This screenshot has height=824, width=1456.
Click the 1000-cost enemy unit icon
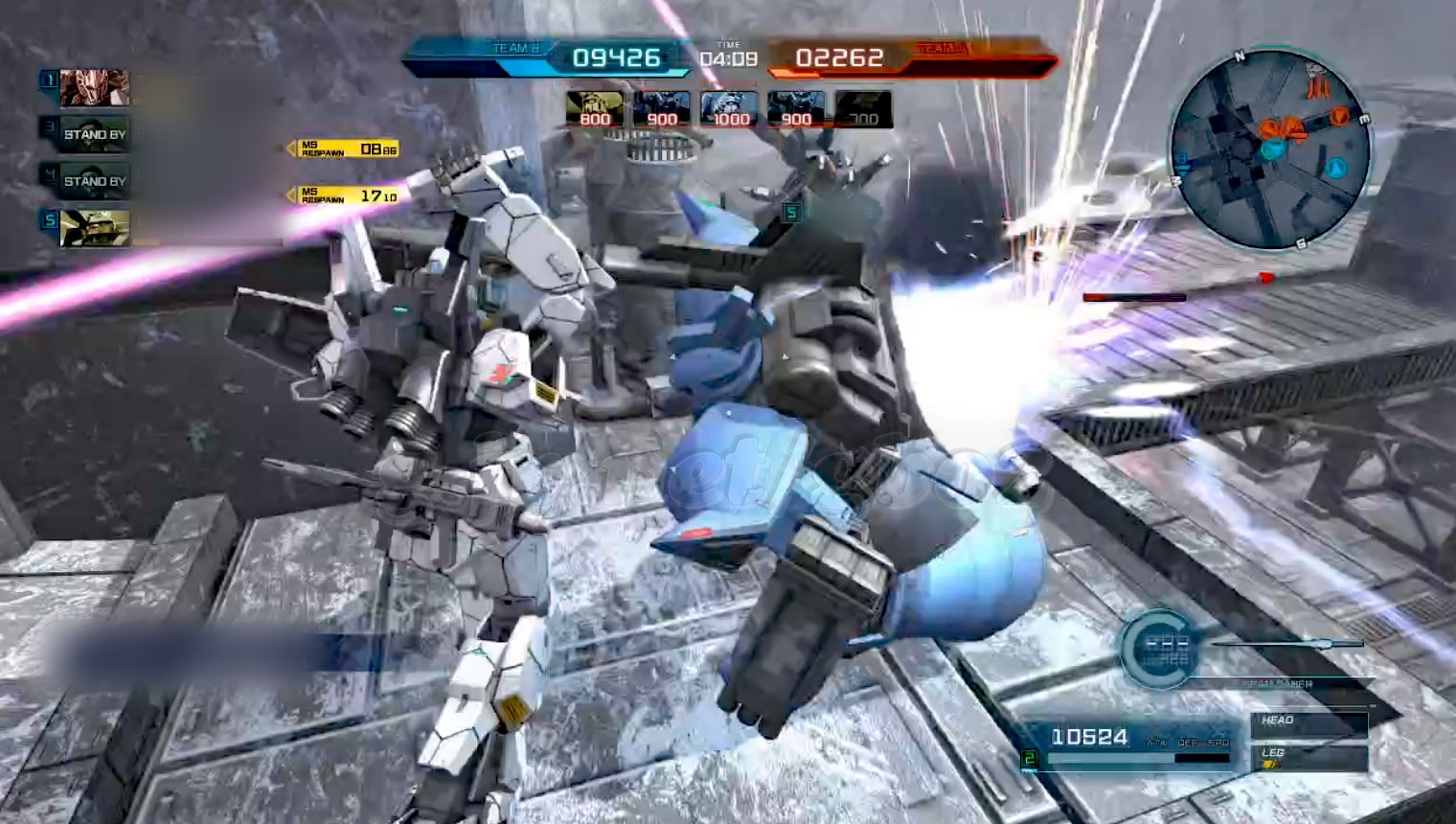[729, 109]
